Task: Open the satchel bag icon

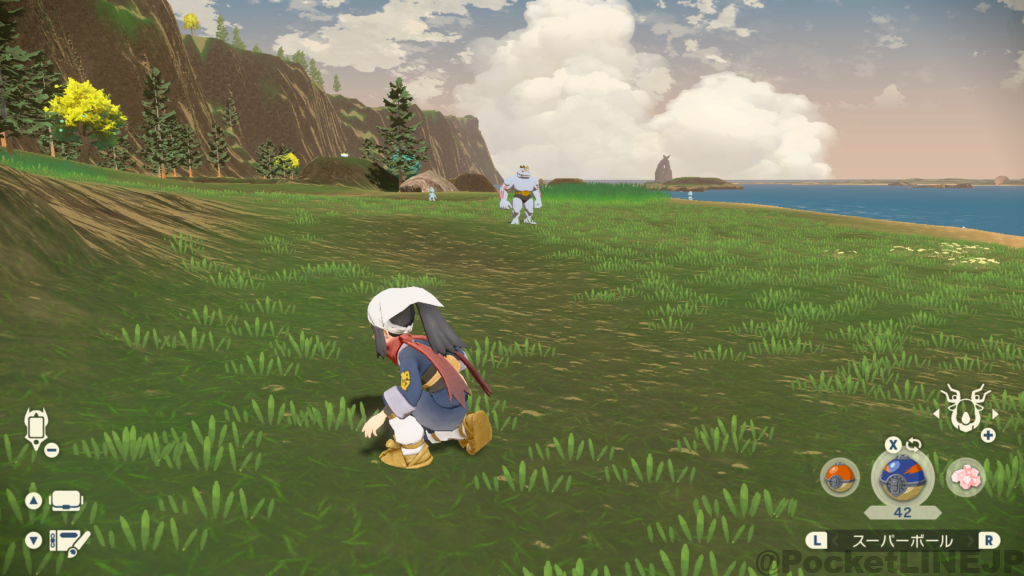Action: click(67, 500)
